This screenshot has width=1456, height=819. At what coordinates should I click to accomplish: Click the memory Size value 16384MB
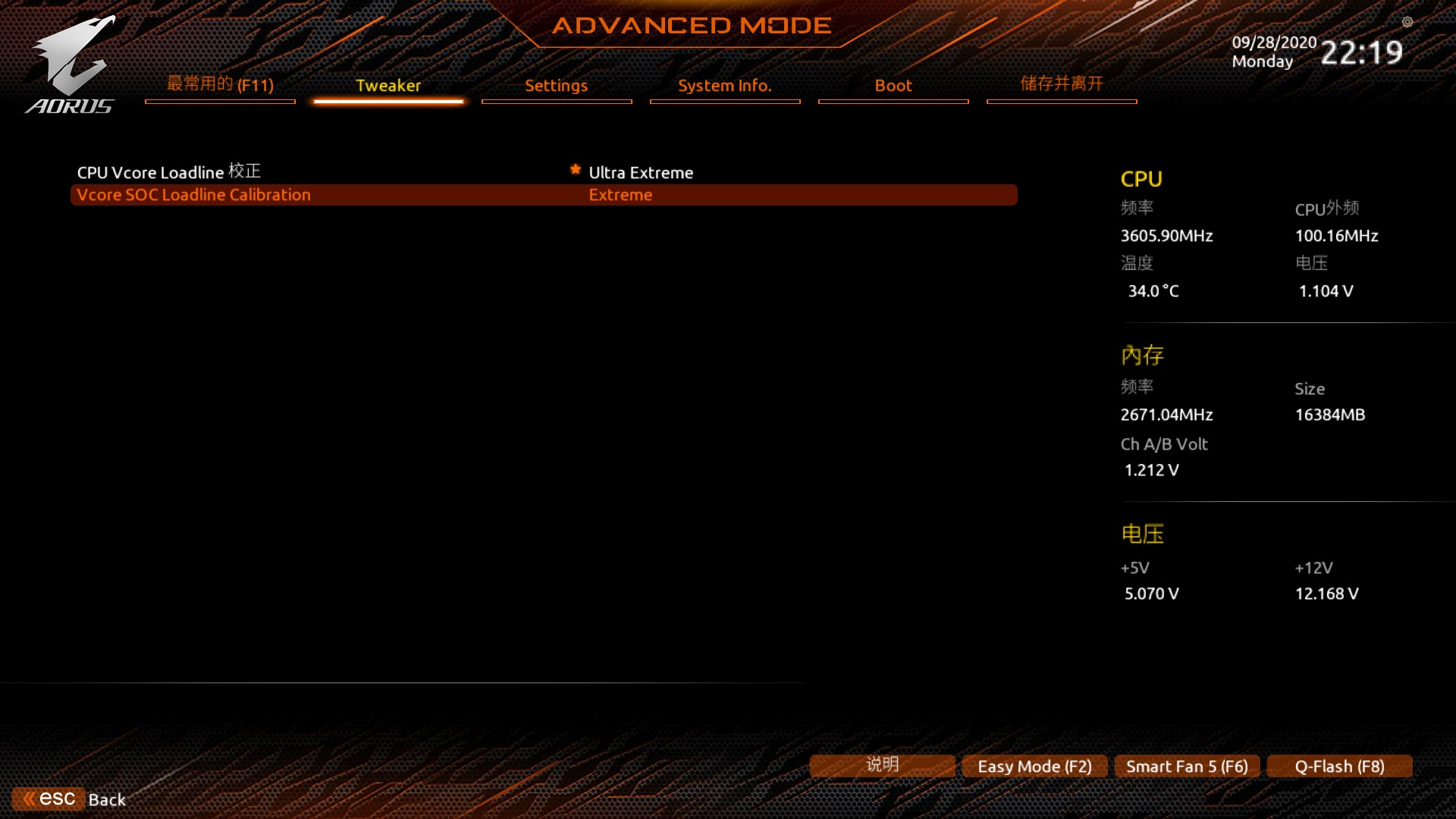pos(1330,414)
